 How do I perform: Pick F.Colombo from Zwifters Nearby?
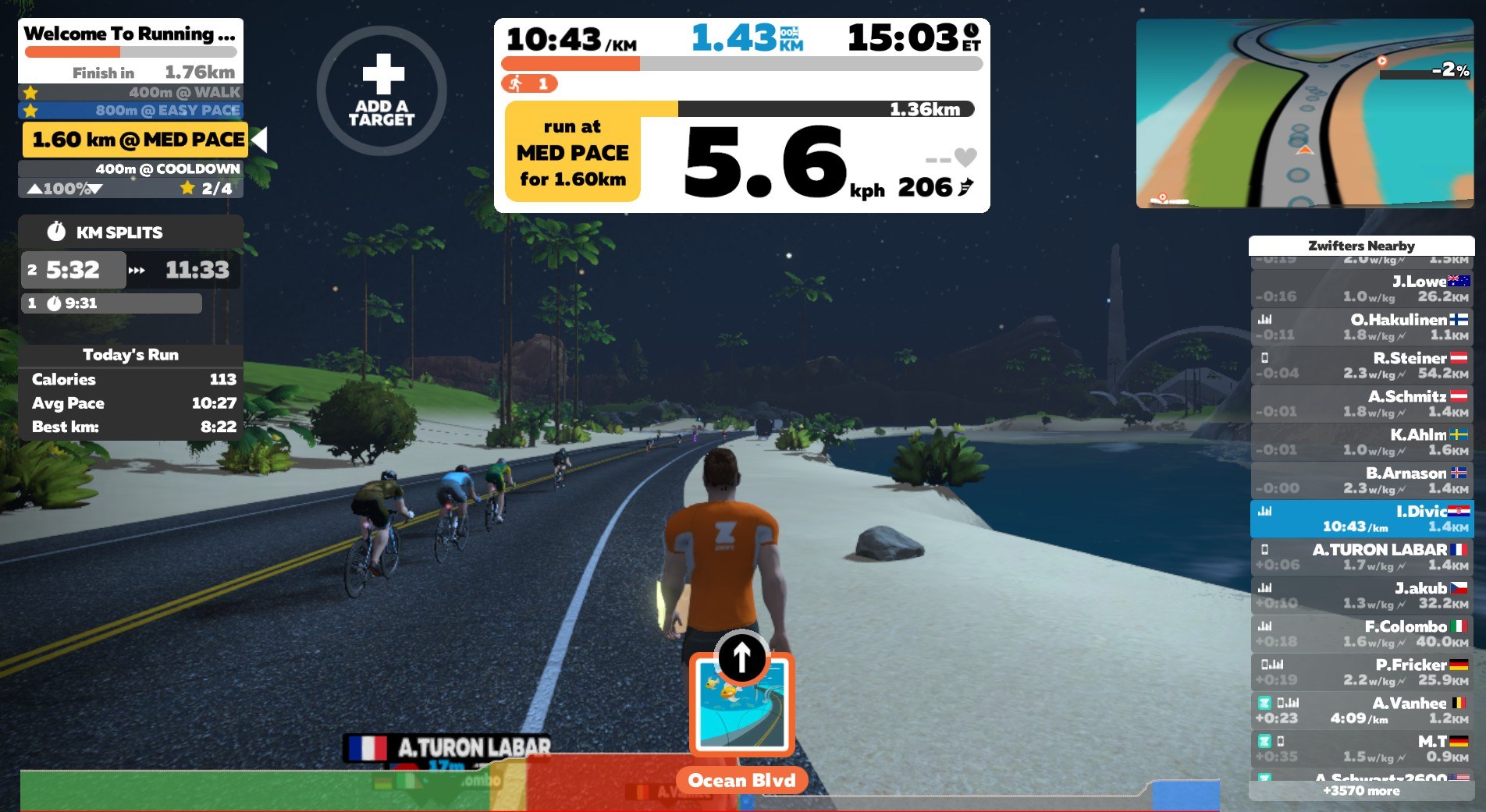point(1362,633)
